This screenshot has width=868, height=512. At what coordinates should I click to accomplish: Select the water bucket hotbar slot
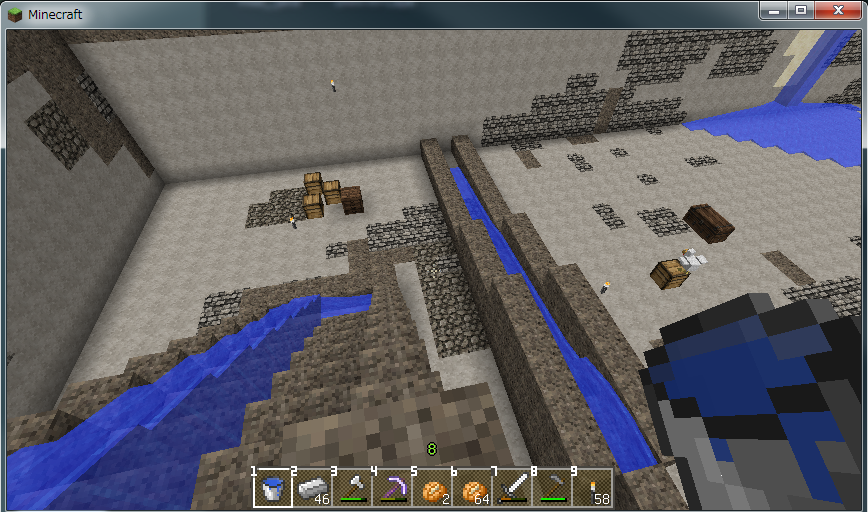pos(272,488)
